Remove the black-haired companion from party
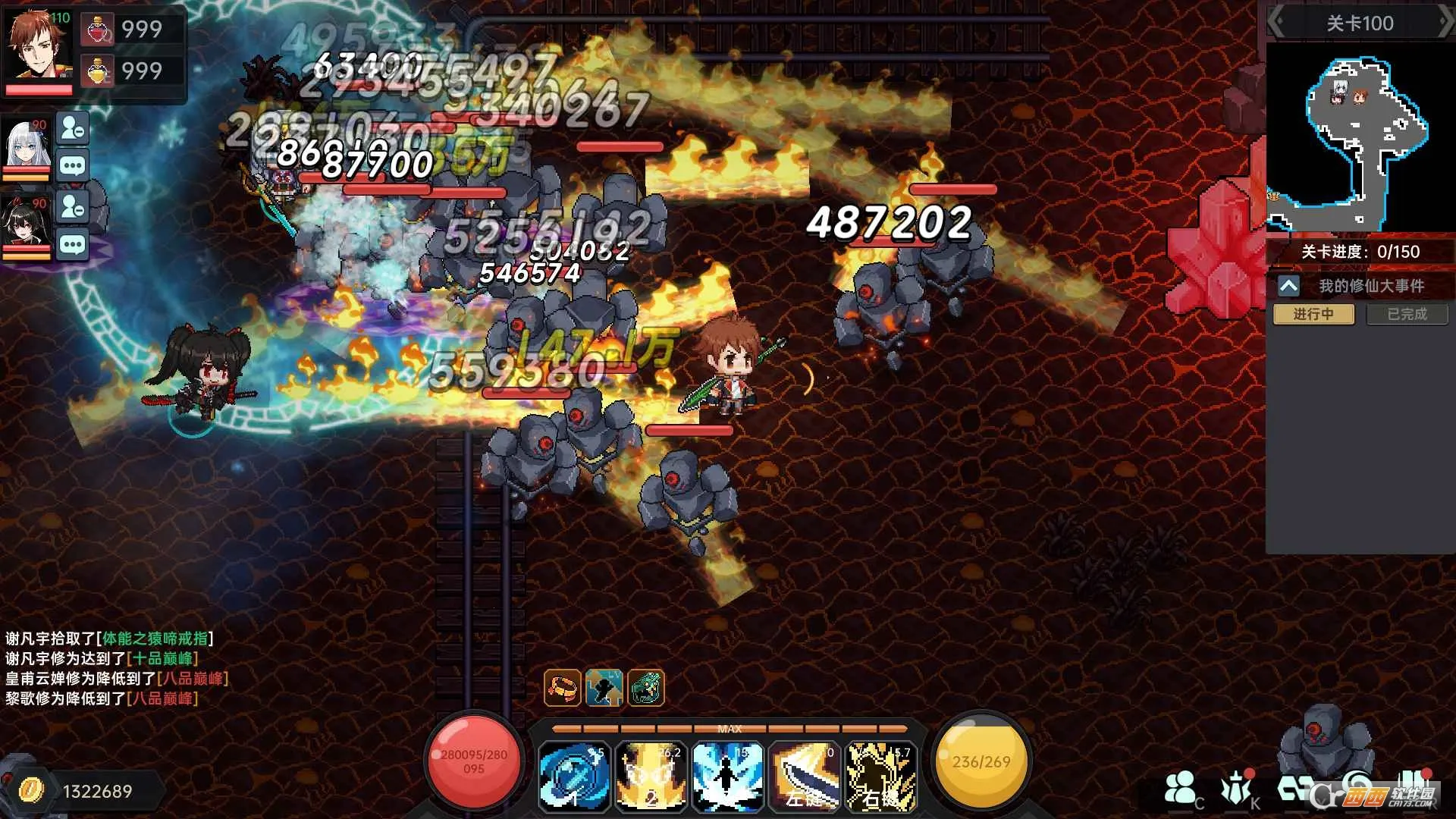1456x819 pixels. click(73, 206)
